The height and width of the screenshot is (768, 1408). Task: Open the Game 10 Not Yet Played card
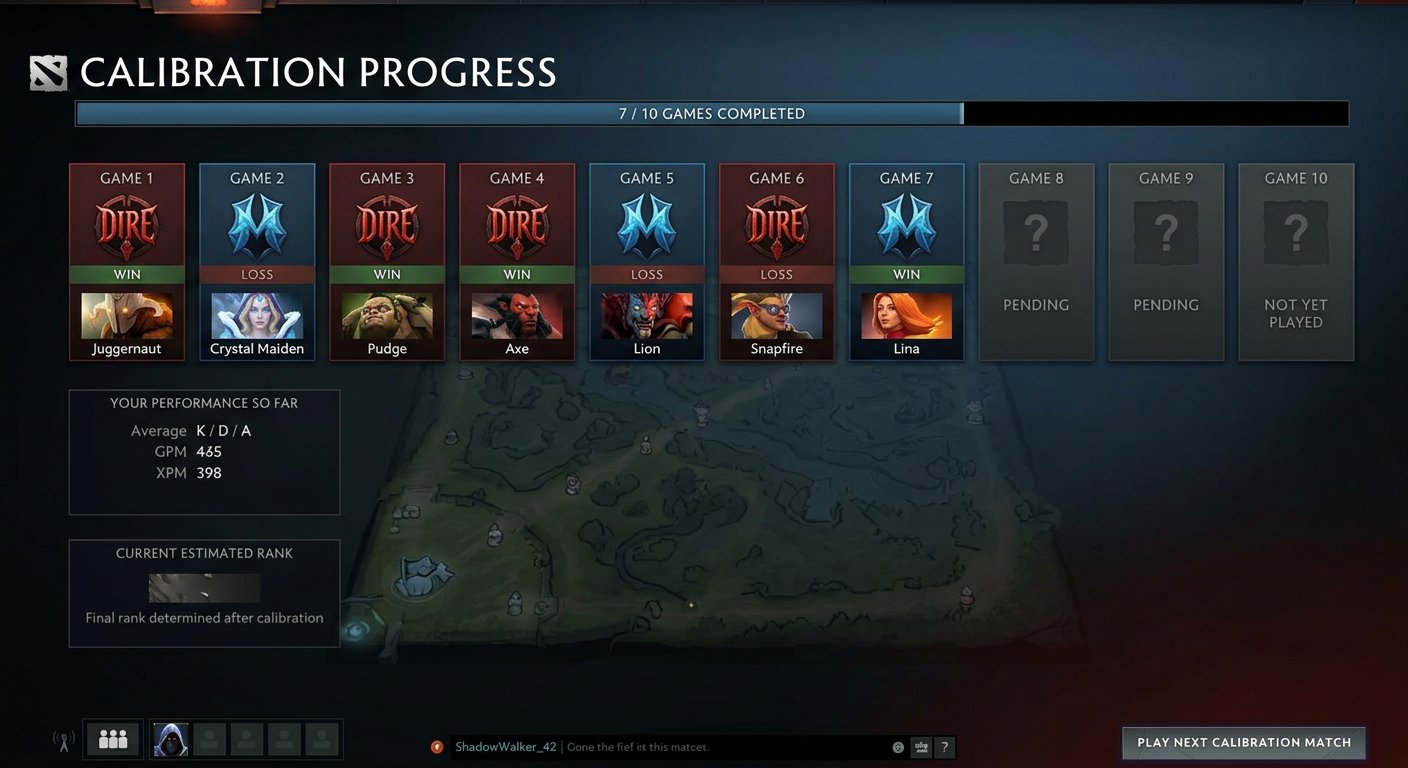pos(1296,262)
